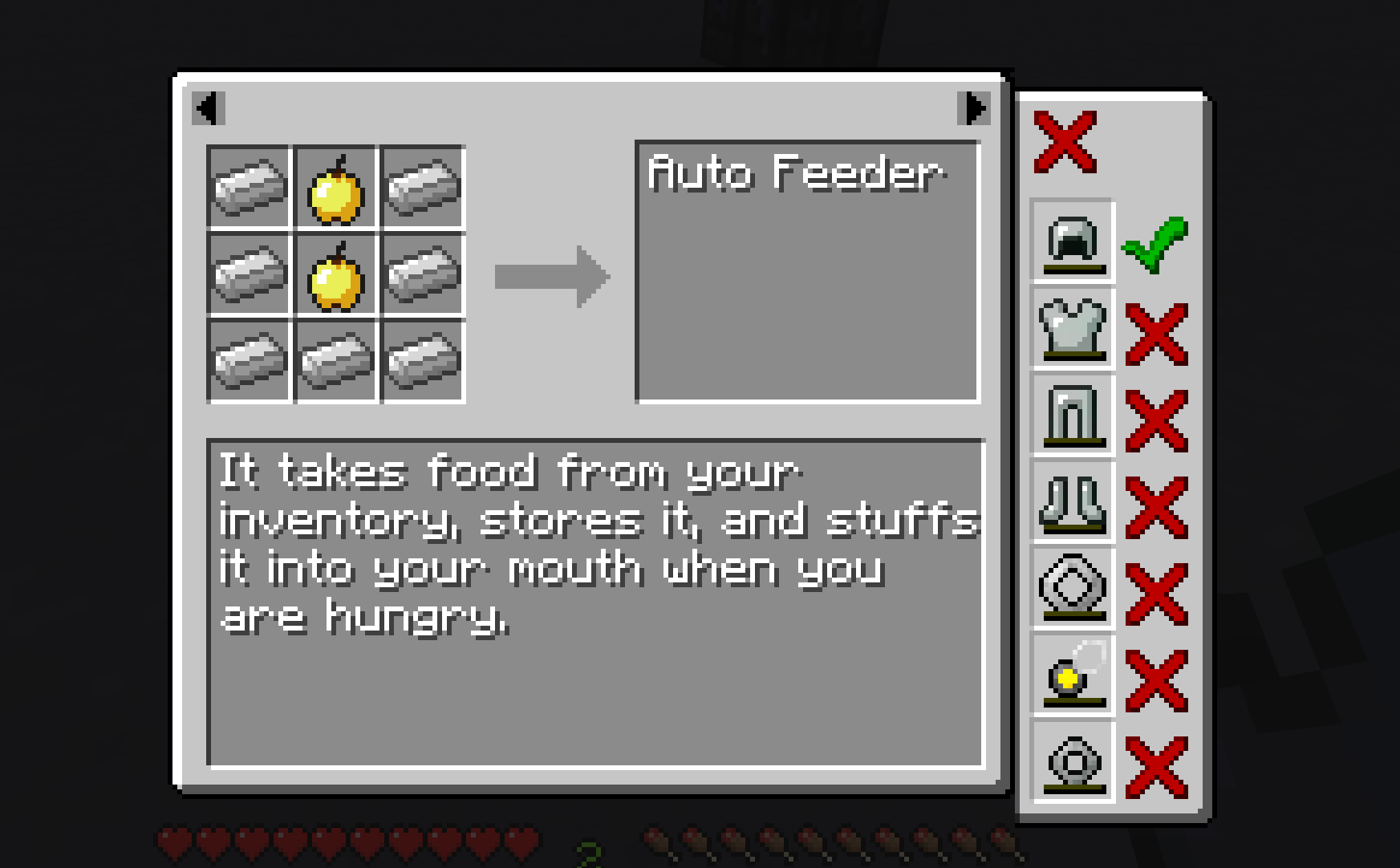Click the red X atop the side panel
Viewport: 1400px width, 868px height.
click(x=1065, y=142)
